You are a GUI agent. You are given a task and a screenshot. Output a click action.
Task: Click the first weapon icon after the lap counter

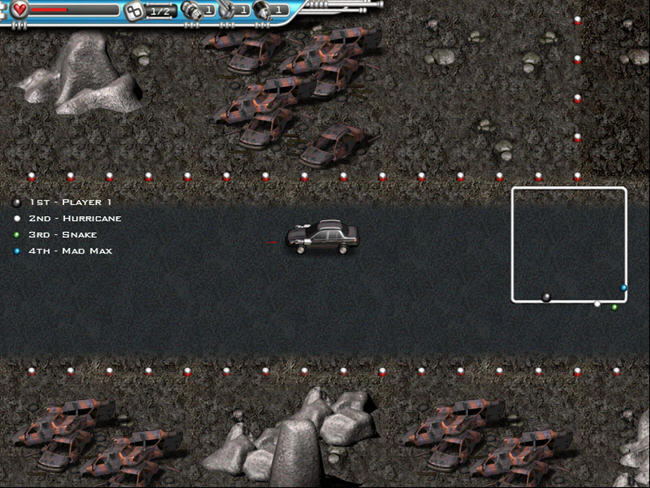192,11
